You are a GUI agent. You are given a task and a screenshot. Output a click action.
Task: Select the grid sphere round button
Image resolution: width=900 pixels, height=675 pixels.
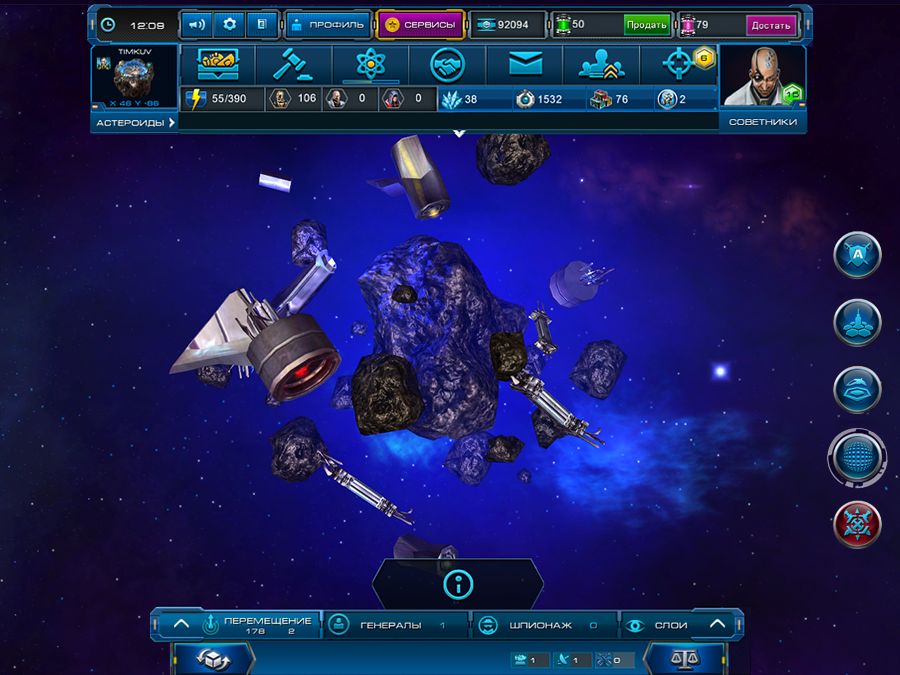coord(857,457)
